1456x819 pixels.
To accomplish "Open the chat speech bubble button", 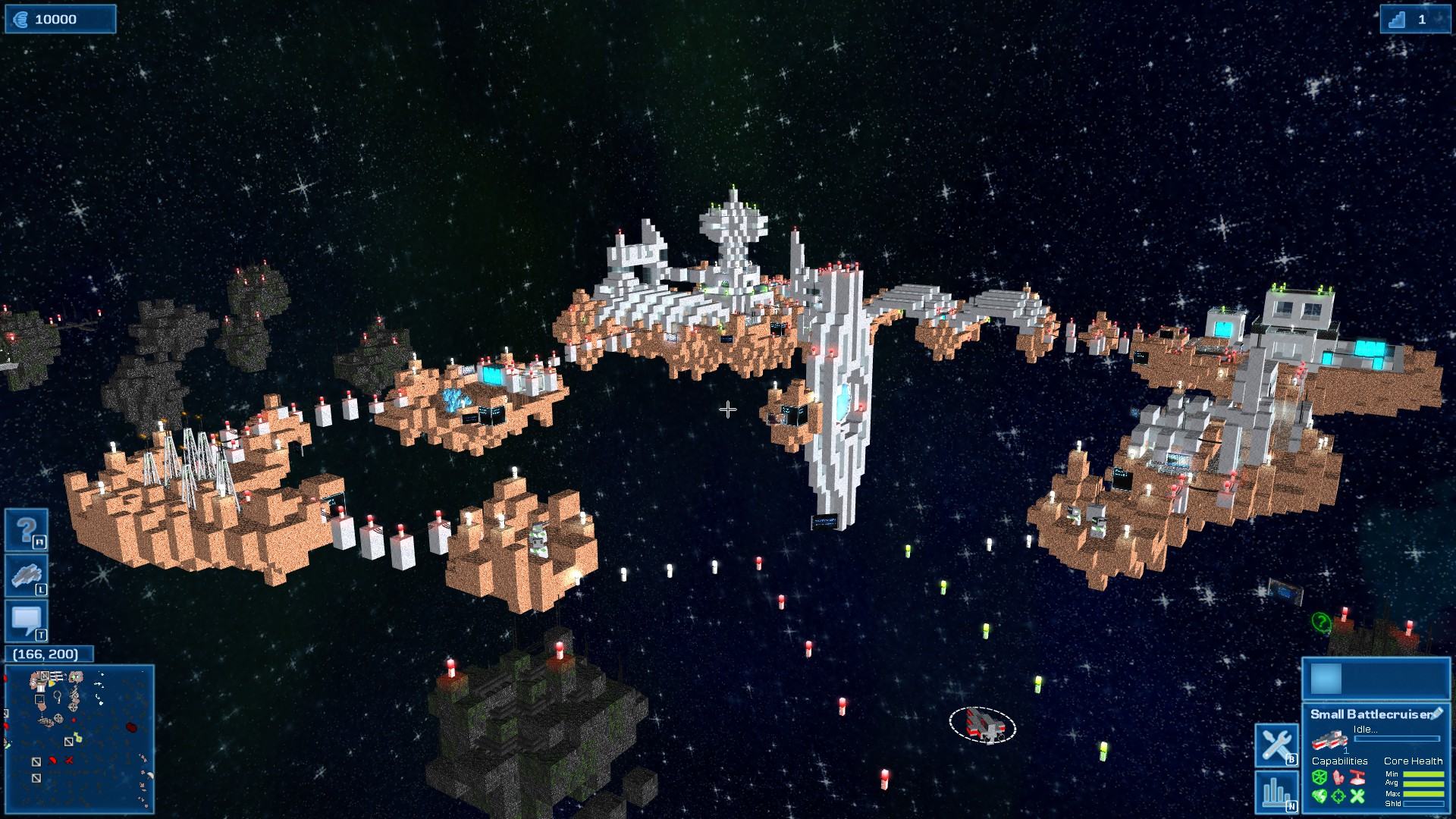I will point(27,621).
